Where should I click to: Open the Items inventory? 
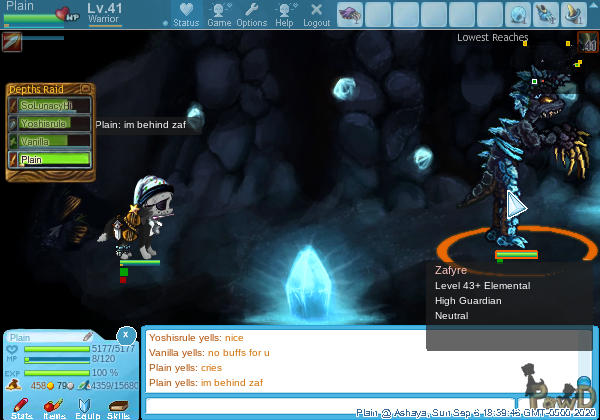coord(54,405)
